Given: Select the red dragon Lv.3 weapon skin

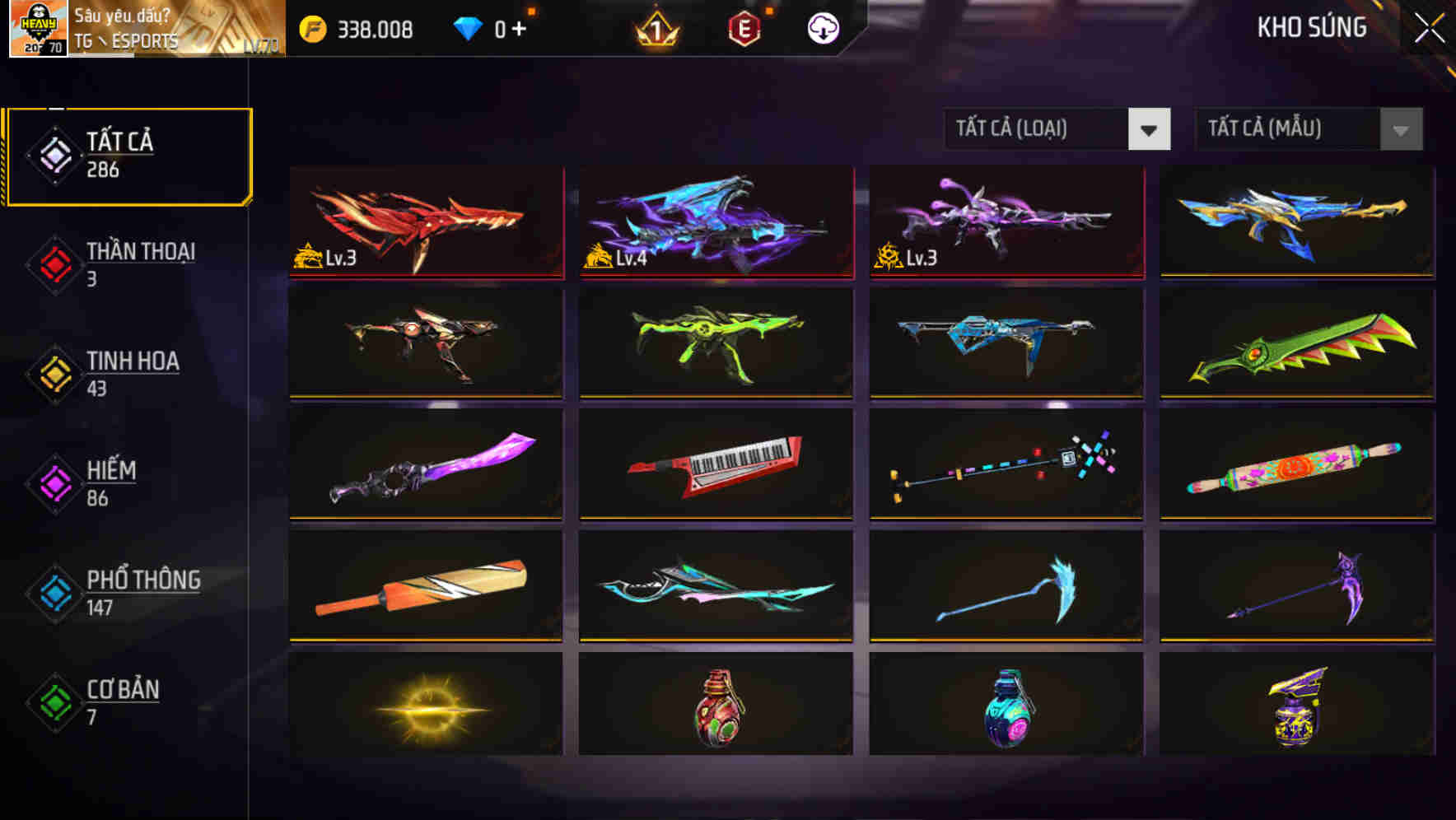Looking at the screenshot, I should 424,223.
